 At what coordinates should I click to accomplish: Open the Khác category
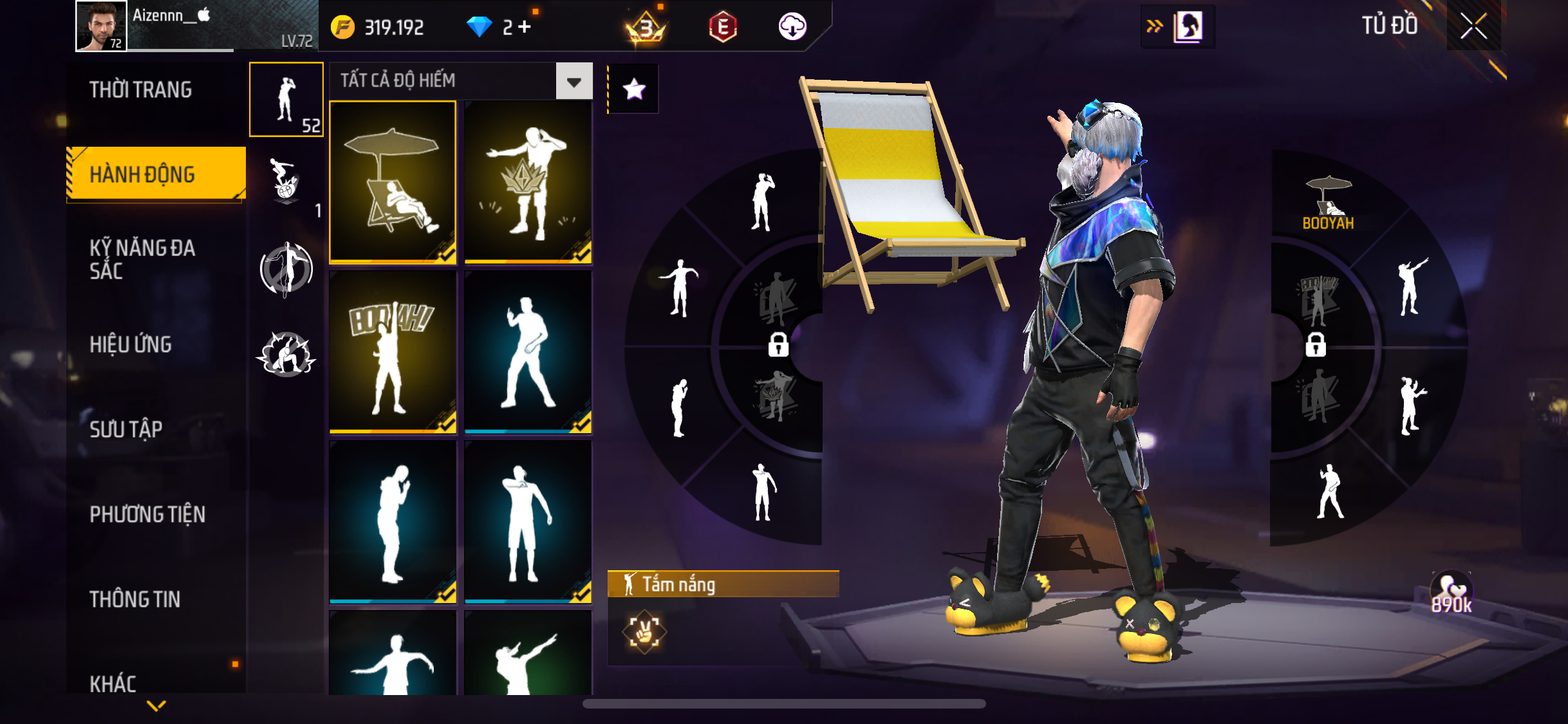113,683
